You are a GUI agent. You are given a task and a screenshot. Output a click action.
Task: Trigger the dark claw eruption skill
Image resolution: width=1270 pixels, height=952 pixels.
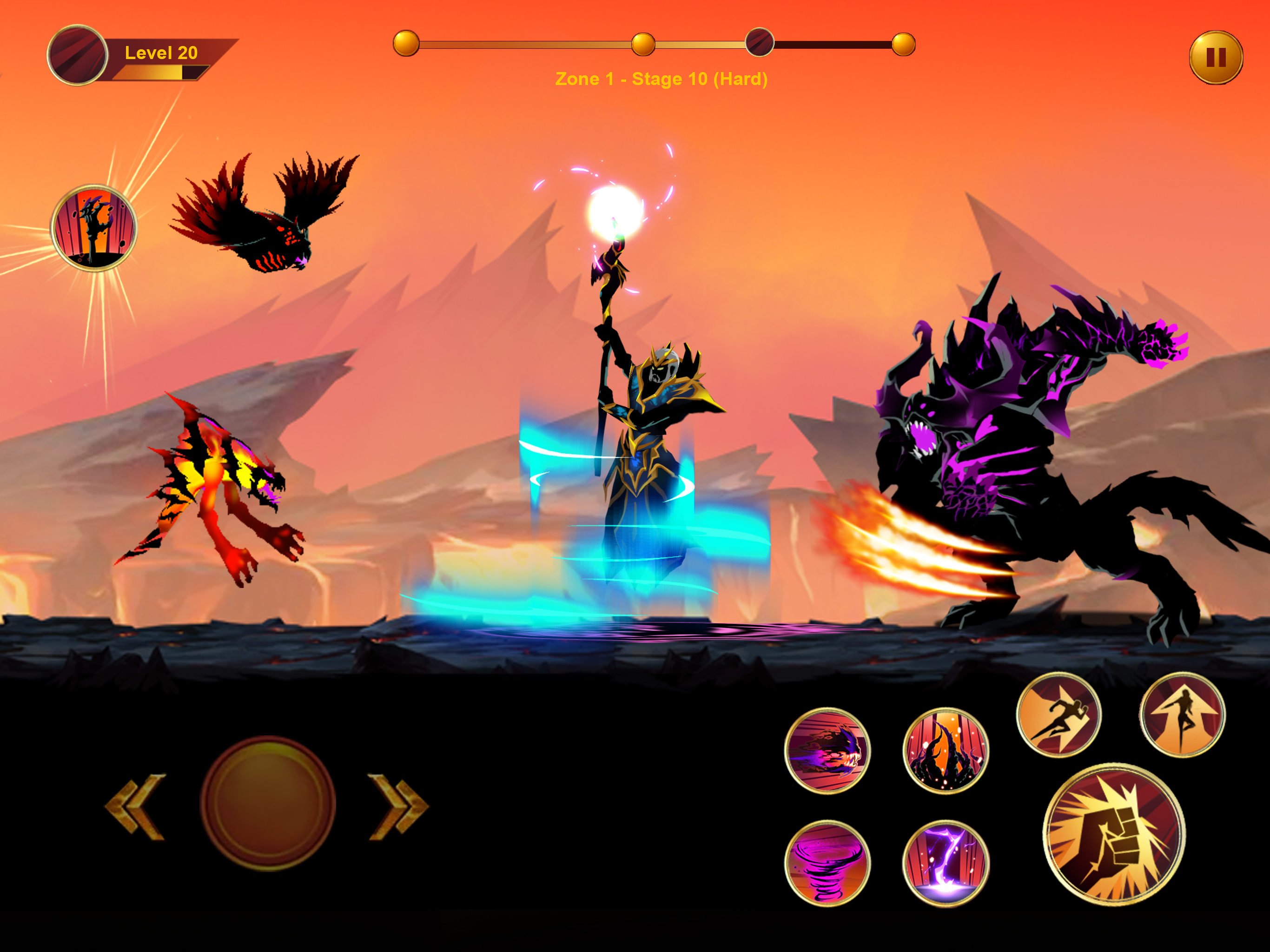(x=946, y=750)
